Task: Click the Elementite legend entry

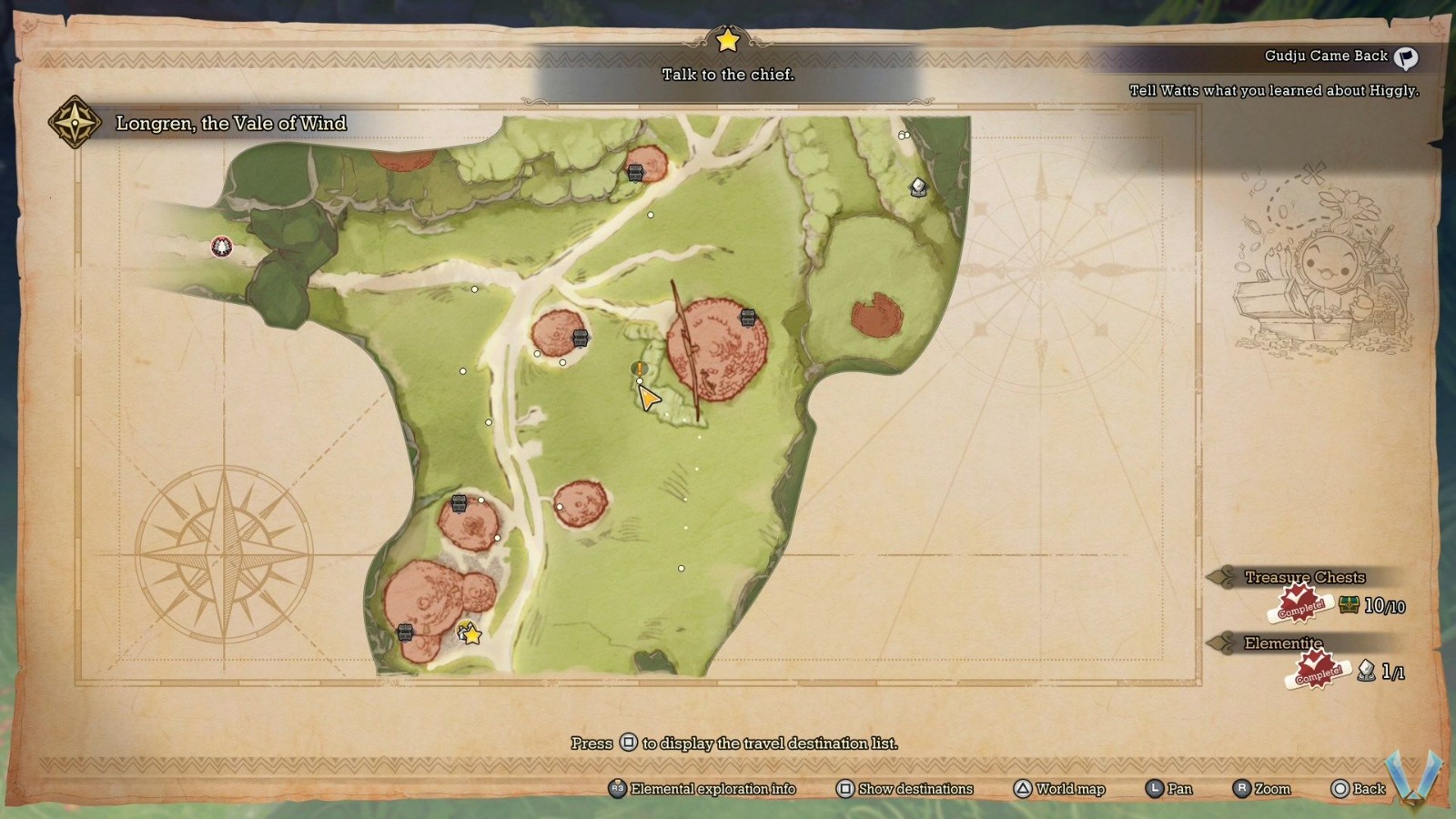Action: click(x=1283, y=643)
